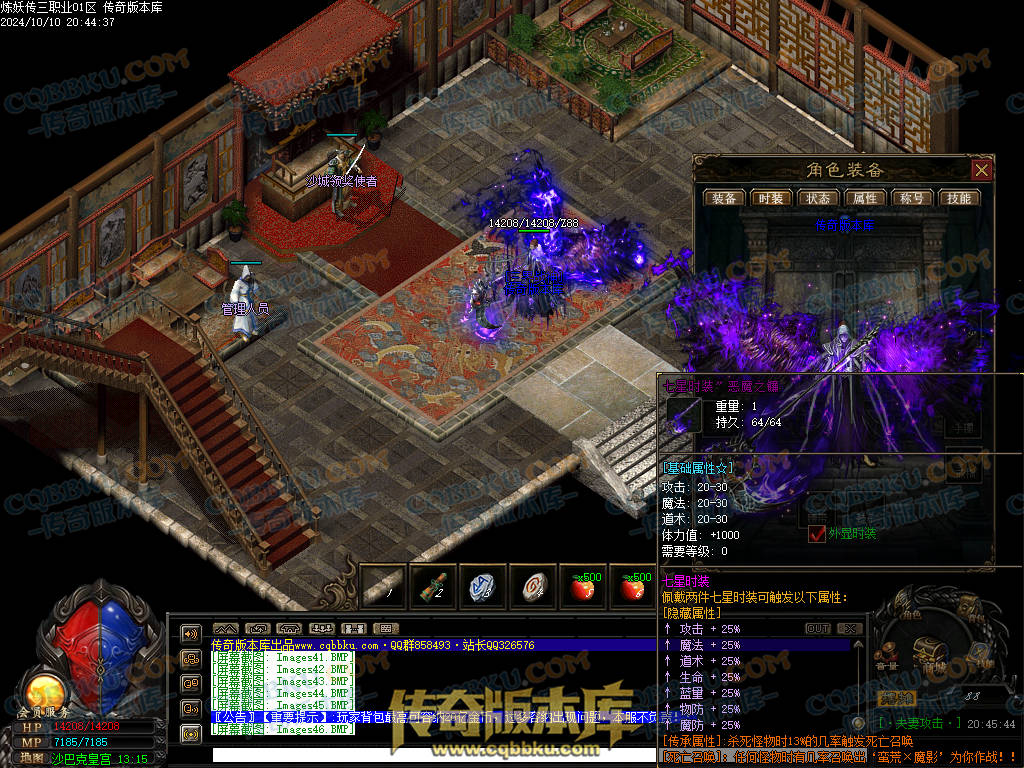Click the 会员服务 member service orb
The image size is (1024, 768).
coord(42,692)
